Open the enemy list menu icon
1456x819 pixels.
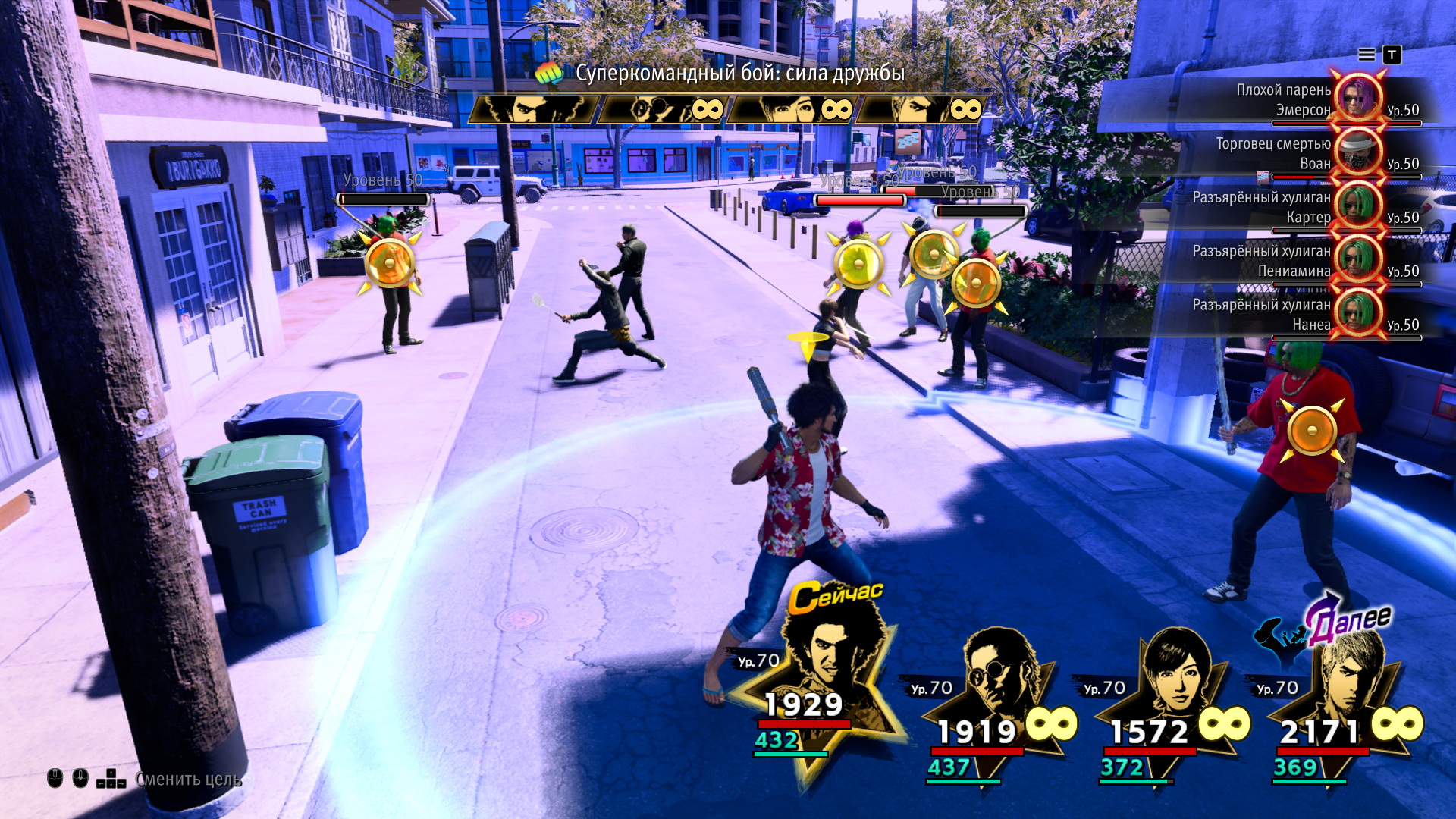point(1367,55)
